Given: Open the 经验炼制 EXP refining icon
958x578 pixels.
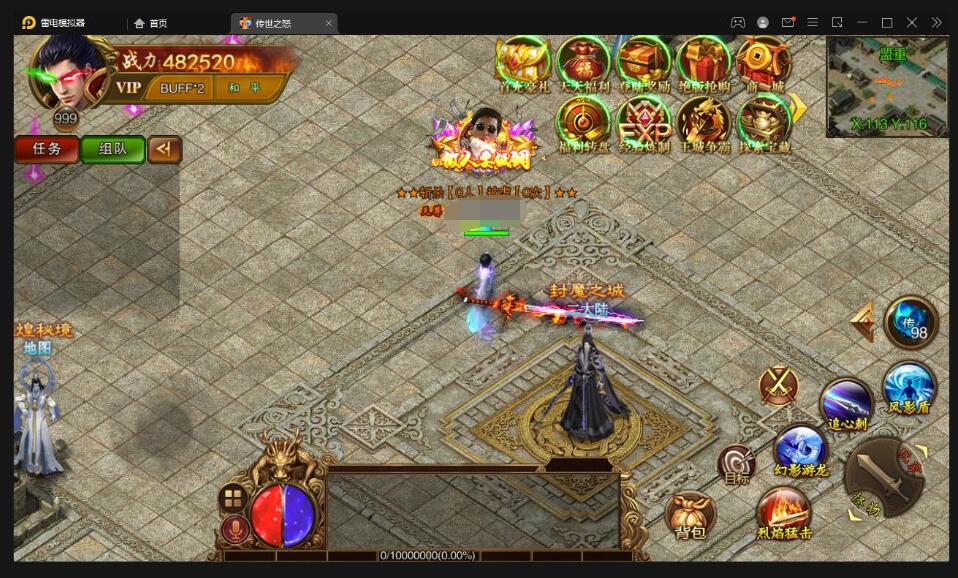Looking at the screenshot, I should (x=643, y=124).
